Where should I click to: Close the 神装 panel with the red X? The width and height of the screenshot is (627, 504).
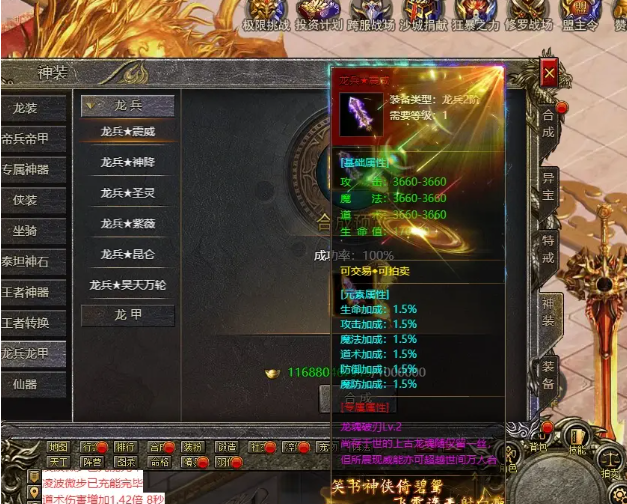pyautogui.click(x=548, y=73)
